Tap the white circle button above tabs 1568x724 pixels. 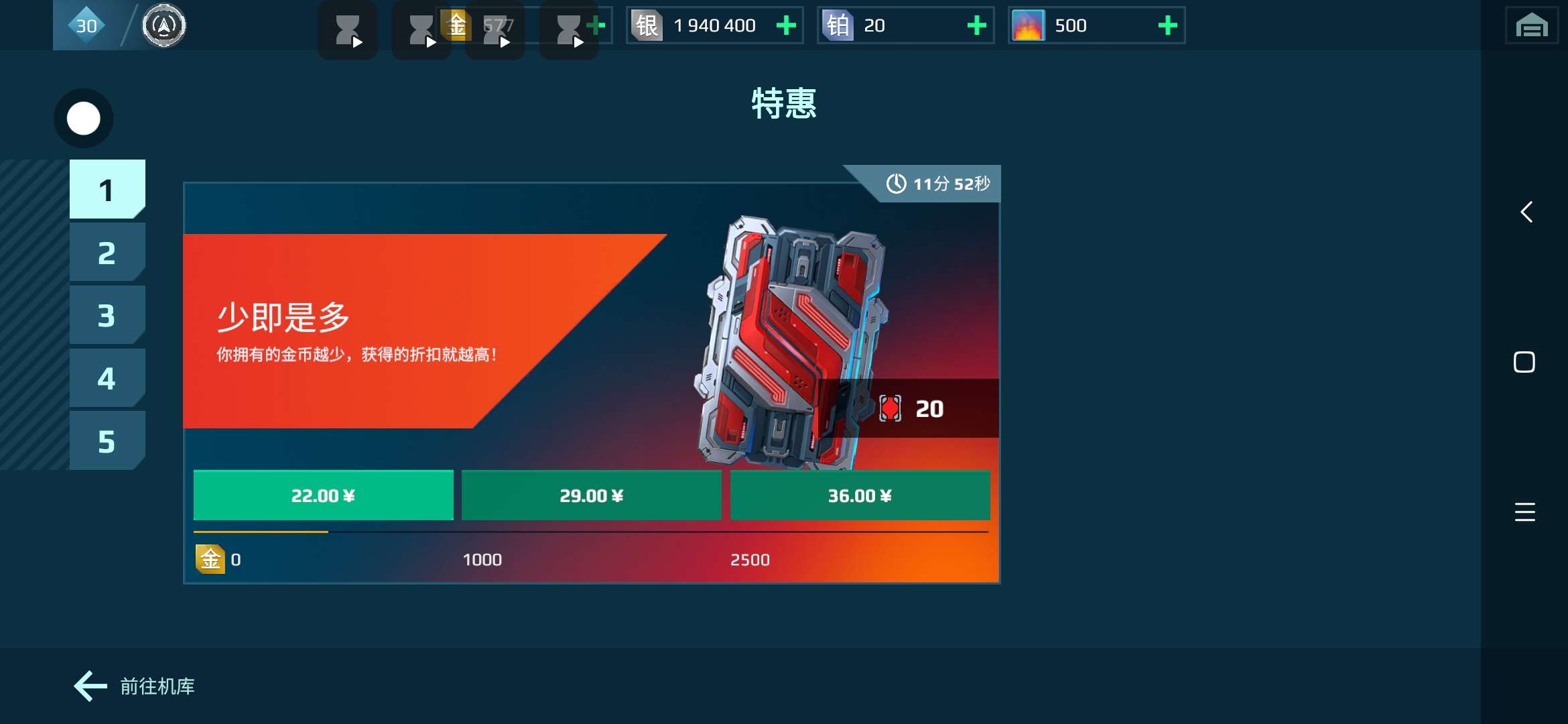[x=84, y=119]
